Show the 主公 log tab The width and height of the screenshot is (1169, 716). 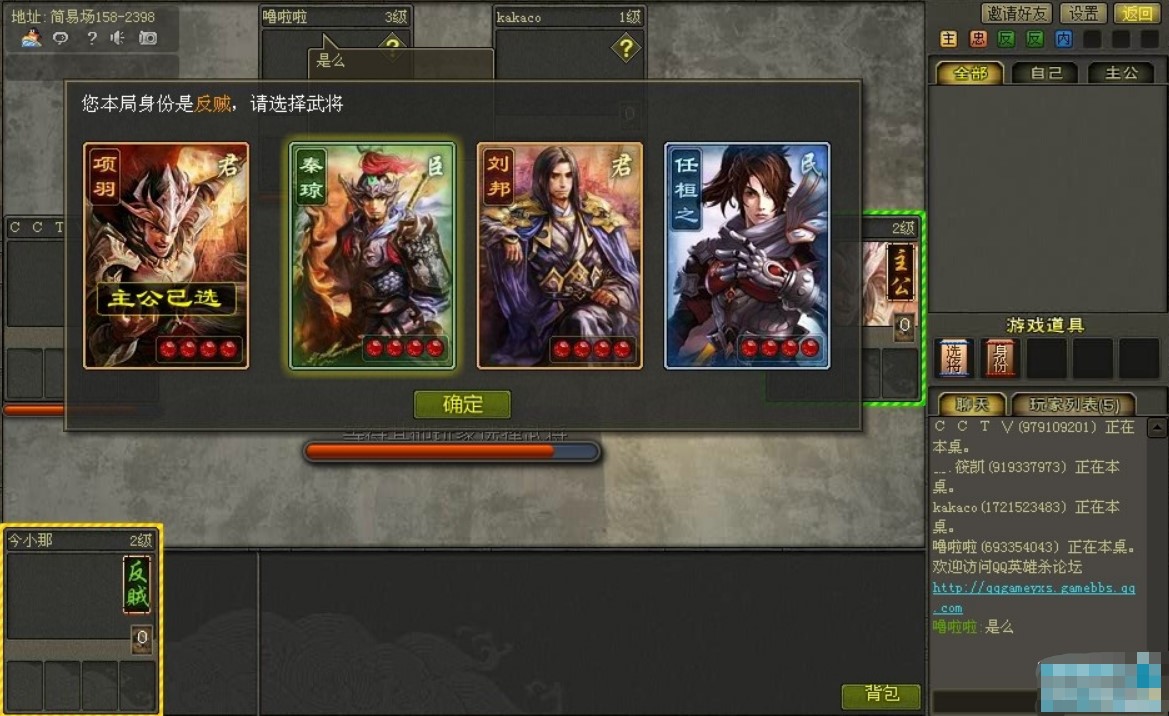point(1120,73)
